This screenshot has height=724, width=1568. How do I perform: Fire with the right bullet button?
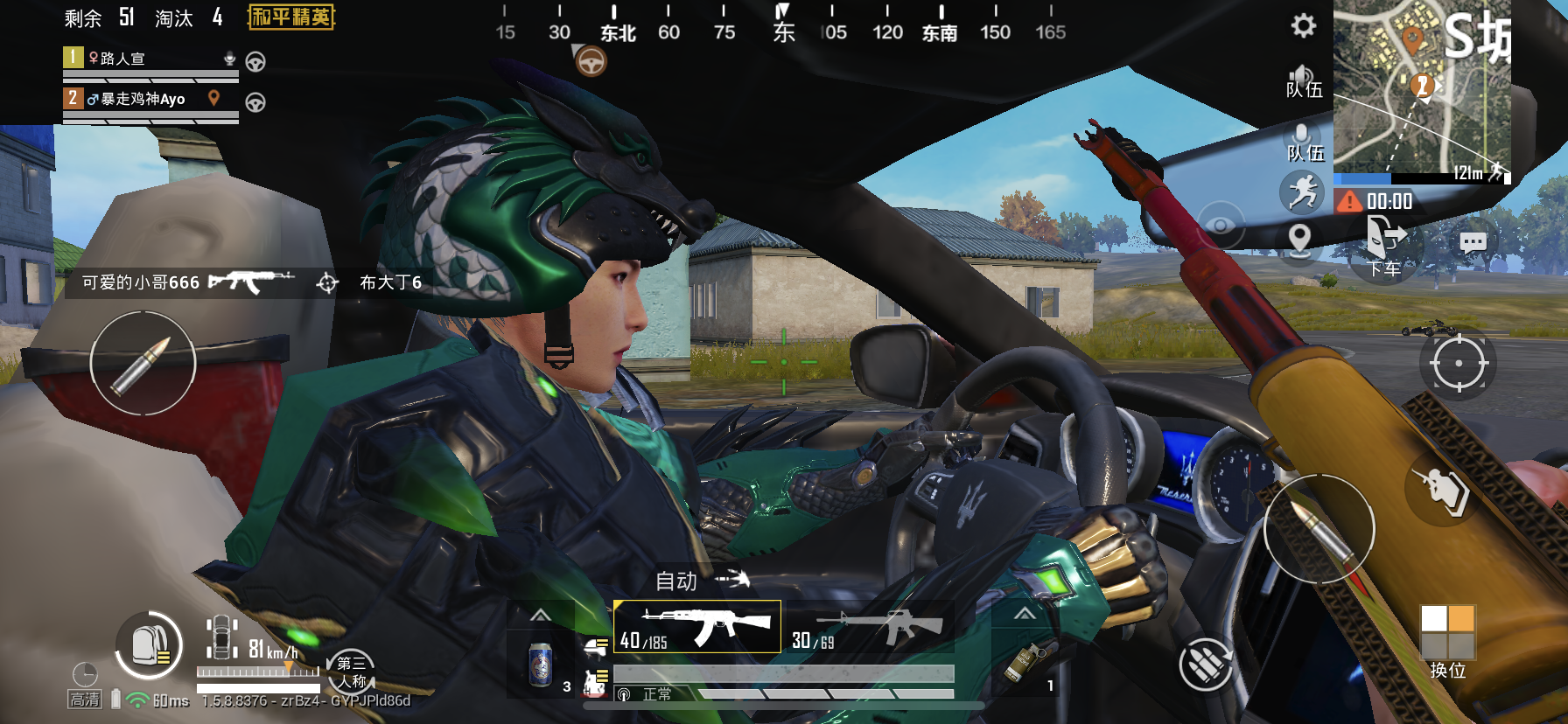tap(1319, 528)
